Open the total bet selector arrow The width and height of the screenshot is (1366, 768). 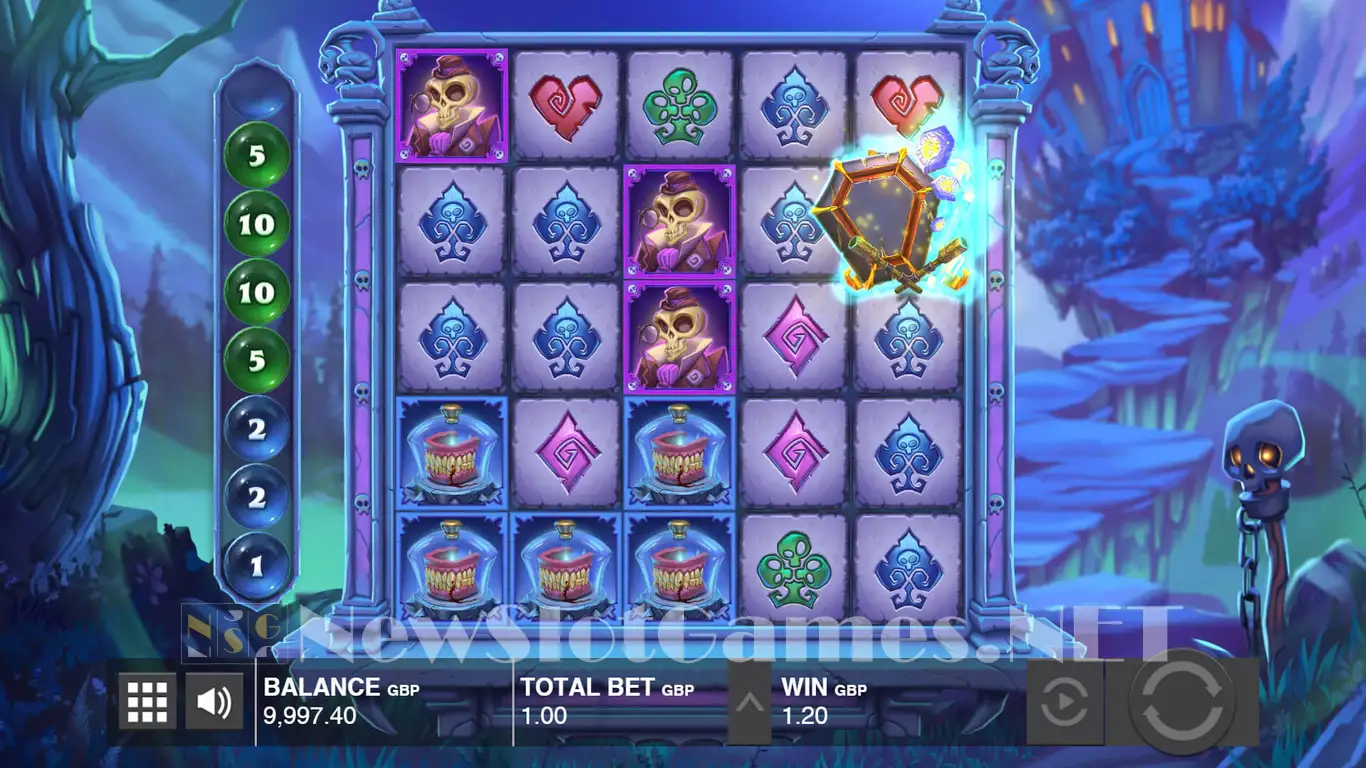[749, 702]
